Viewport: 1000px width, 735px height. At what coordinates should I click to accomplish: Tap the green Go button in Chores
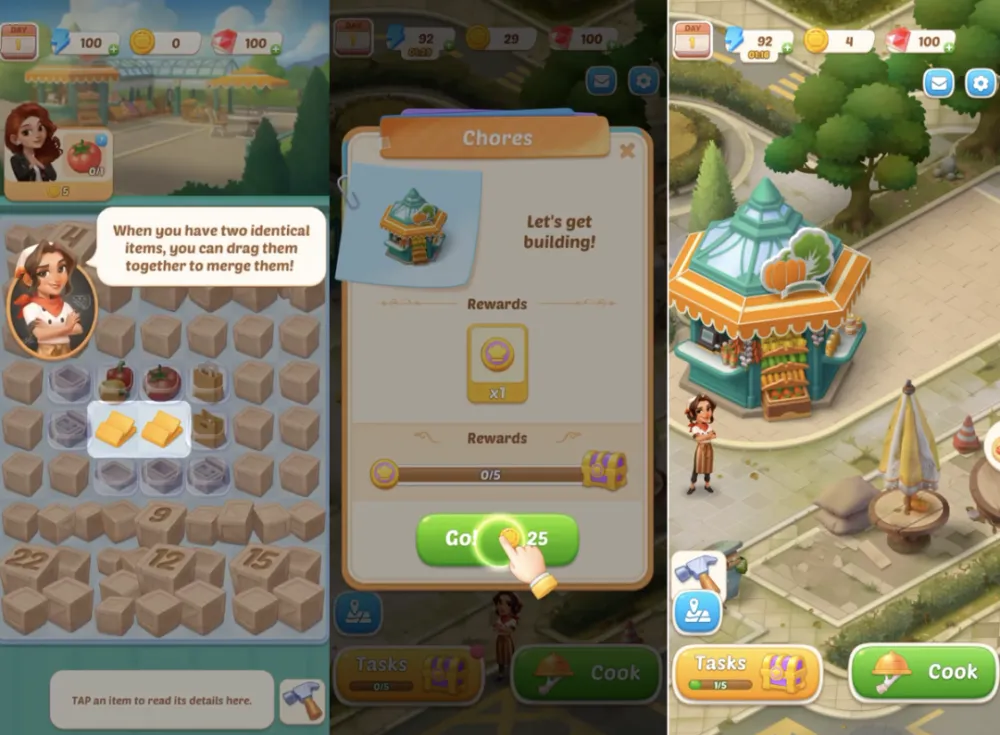[497, 539]
